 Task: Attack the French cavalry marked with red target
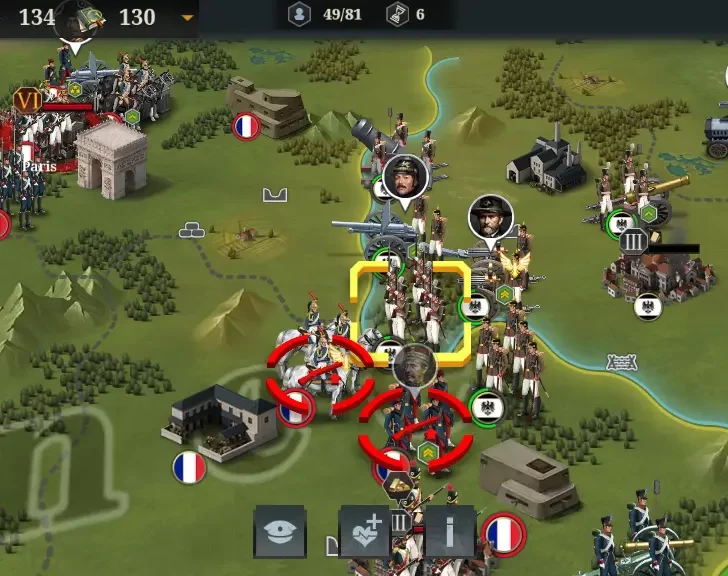pos(319,374)
